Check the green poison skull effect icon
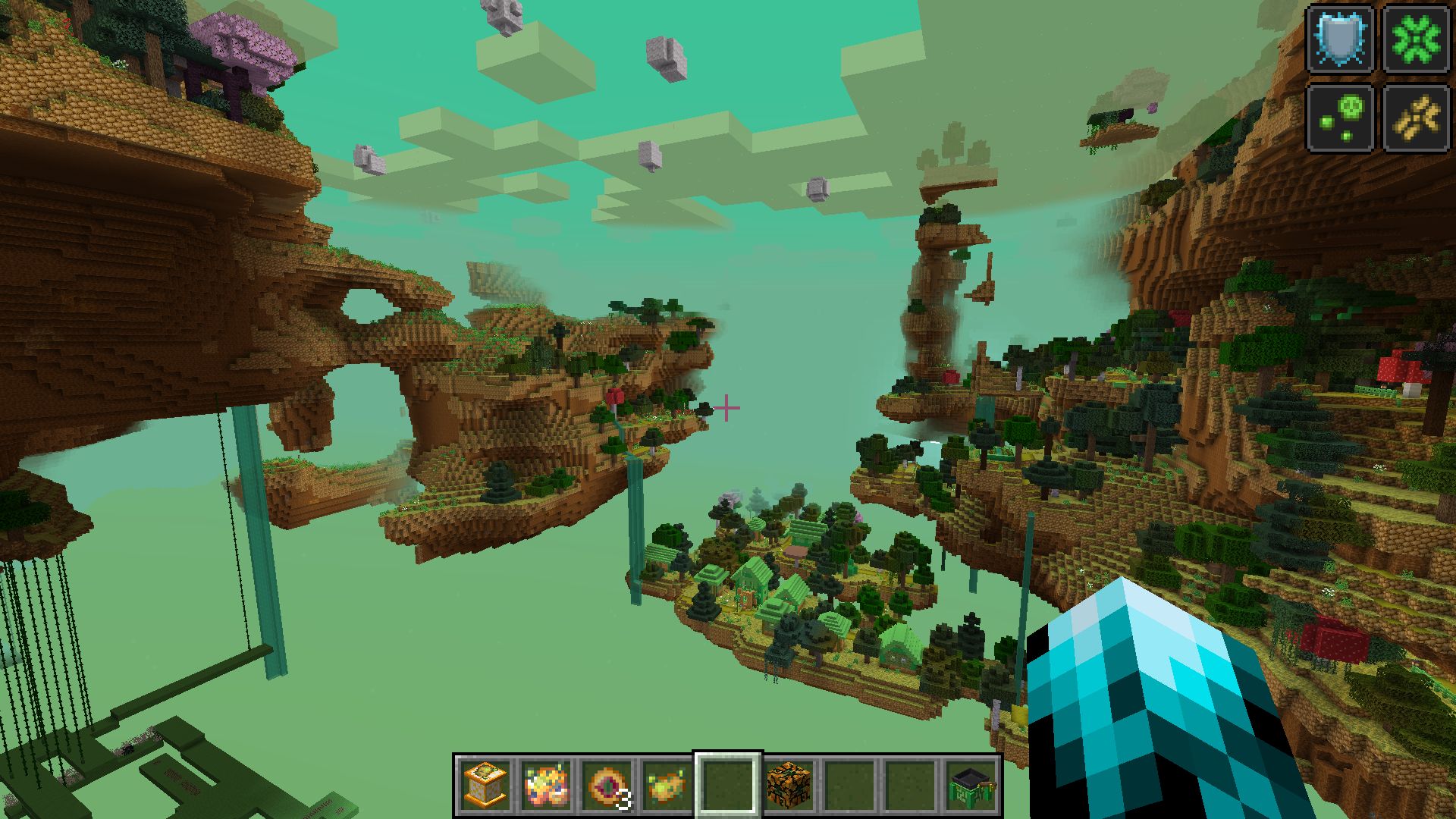 1341,118
